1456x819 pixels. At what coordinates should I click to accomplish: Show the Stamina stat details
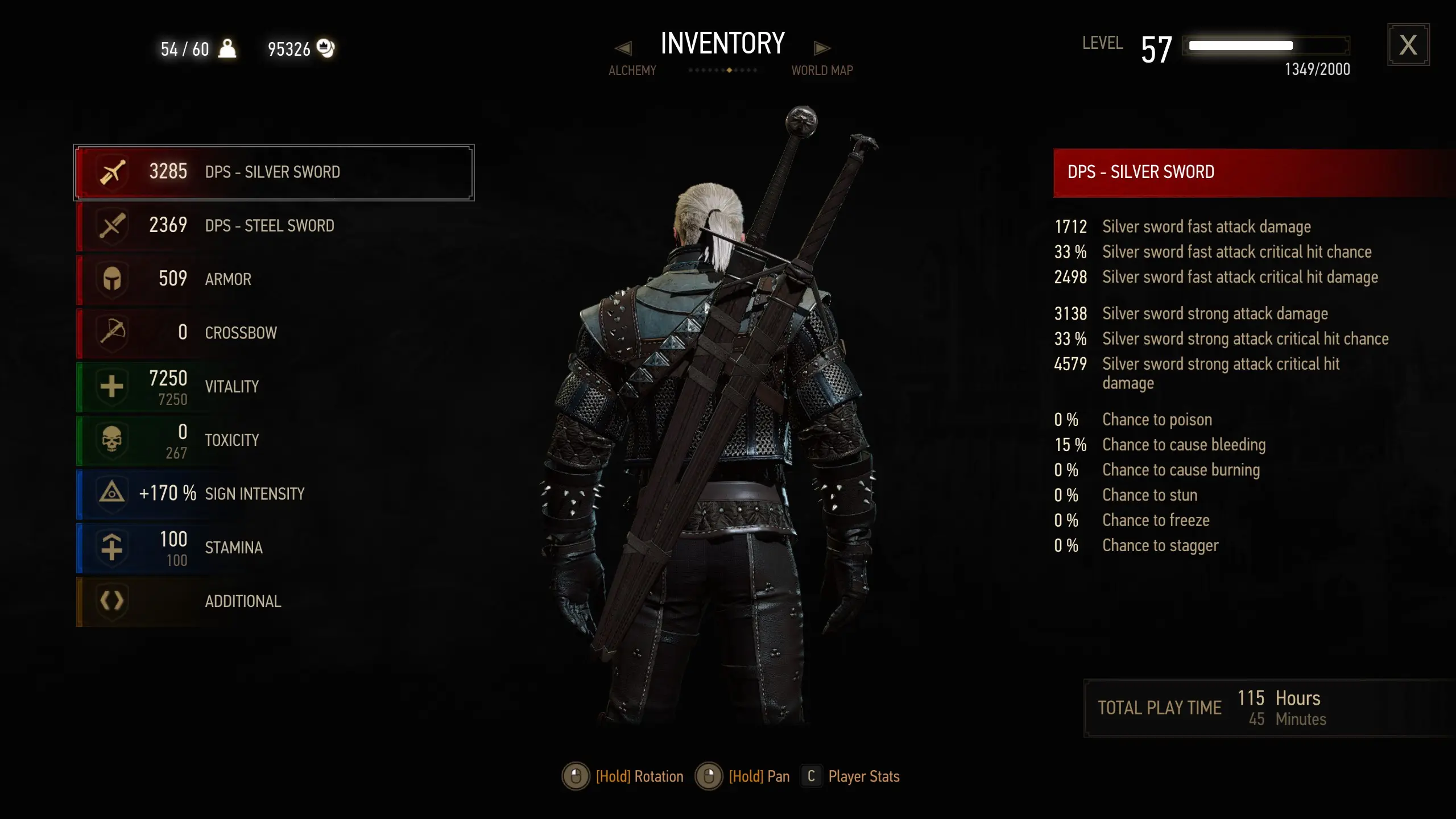click(x=273, y=547)
